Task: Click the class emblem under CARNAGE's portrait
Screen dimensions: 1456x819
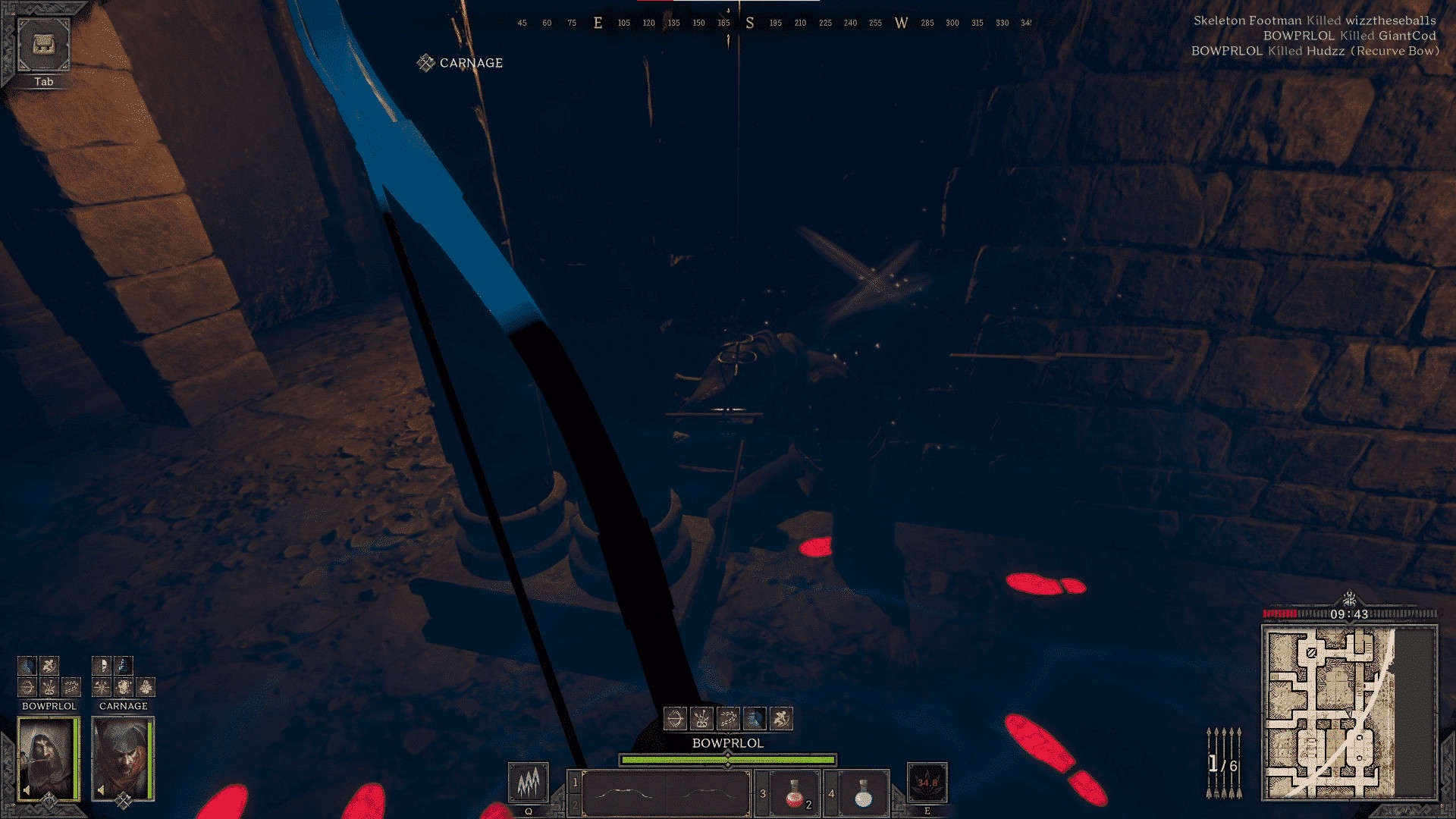Action: coord(122,799)
